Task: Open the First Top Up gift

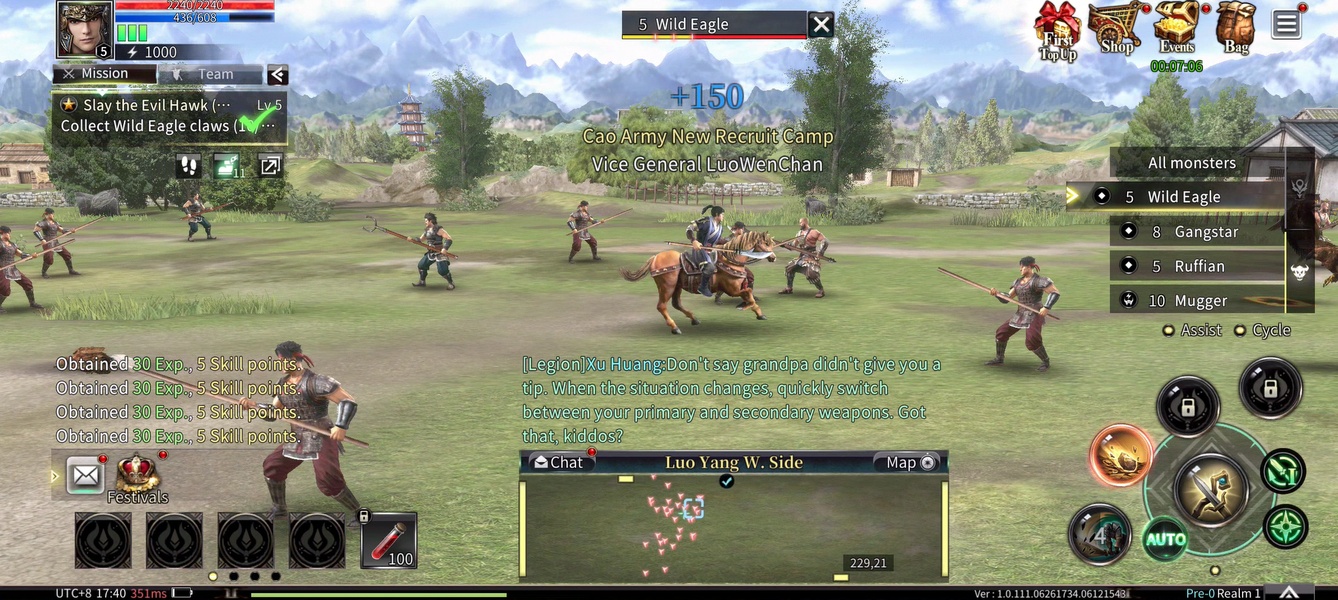Action: (x=1057, y=30)
